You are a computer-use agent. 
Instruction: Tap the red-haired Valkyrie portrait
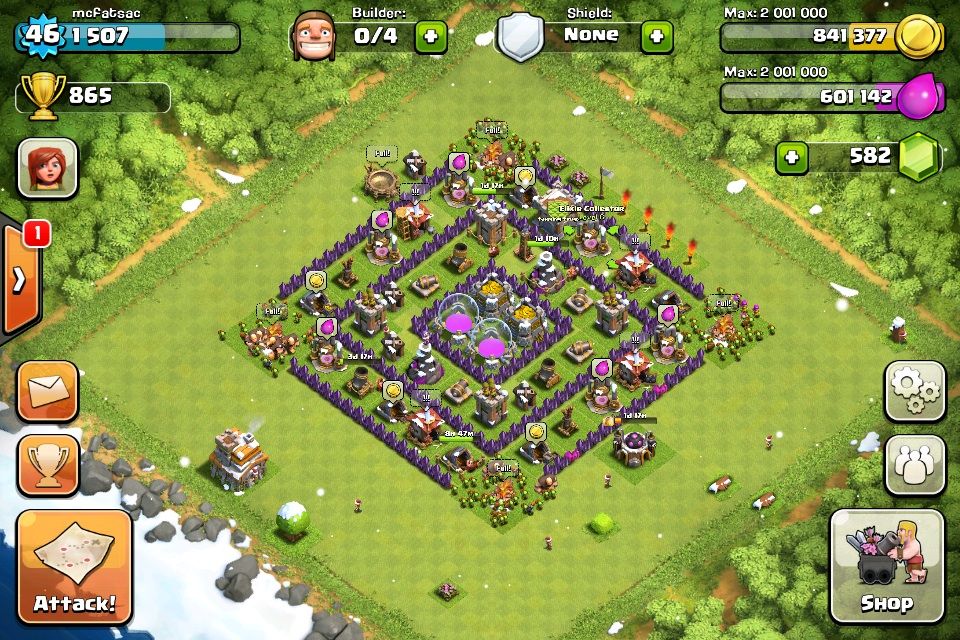tap(47, 168)
